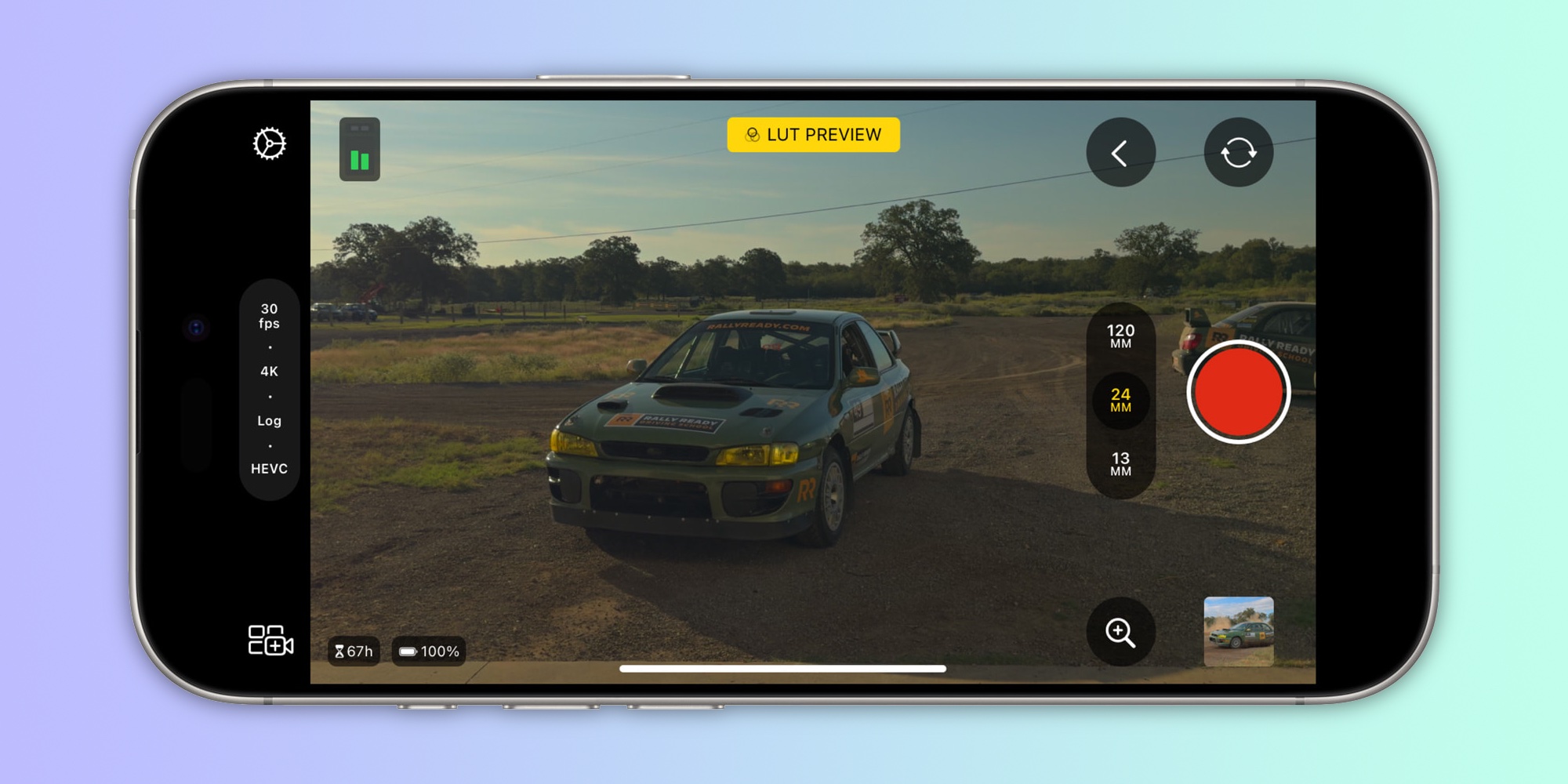The width and height of the screenshot is (1568, 784).
Task: Switch frame rate from 30 fps
Action: point(270,315)
